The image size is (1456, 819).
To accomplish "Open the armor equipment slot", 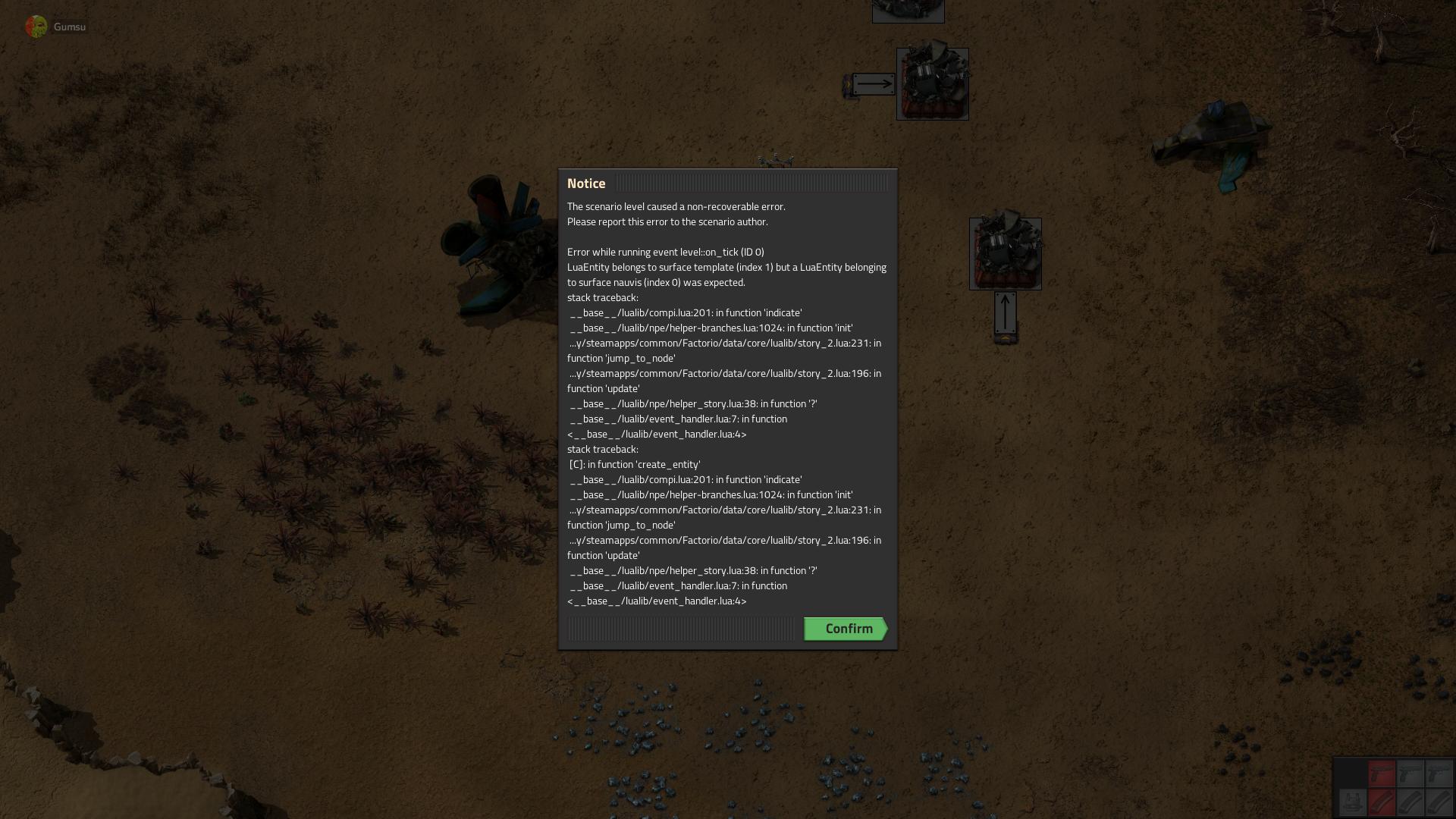I will click(x=1352, y=802).
